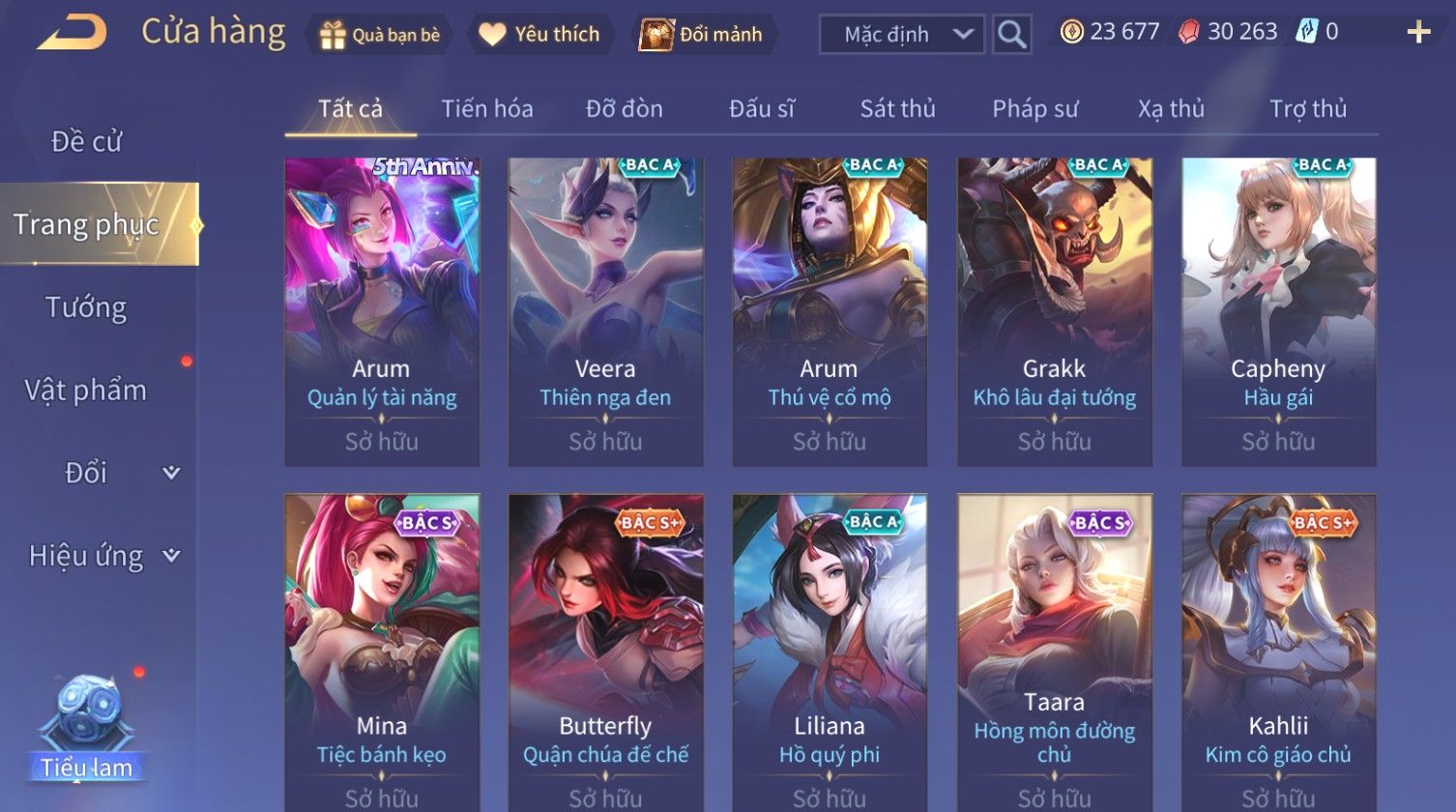1456x812 pixels.
Task: Tap the Tiểu lam assistant icon
Action: (x=86, y=727)
